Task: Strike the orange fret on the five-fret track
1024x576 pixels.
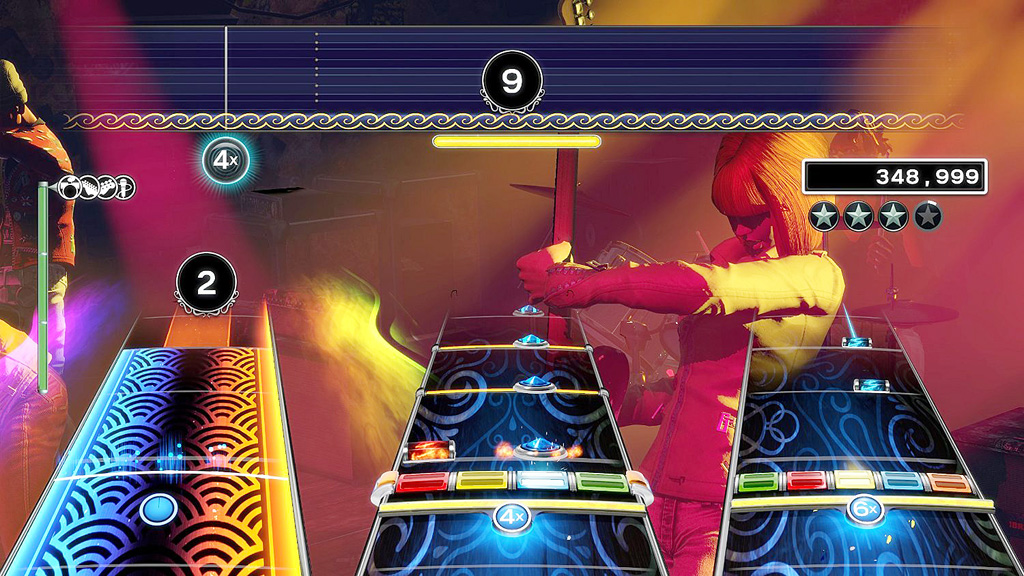Action: tap(949, 482)
